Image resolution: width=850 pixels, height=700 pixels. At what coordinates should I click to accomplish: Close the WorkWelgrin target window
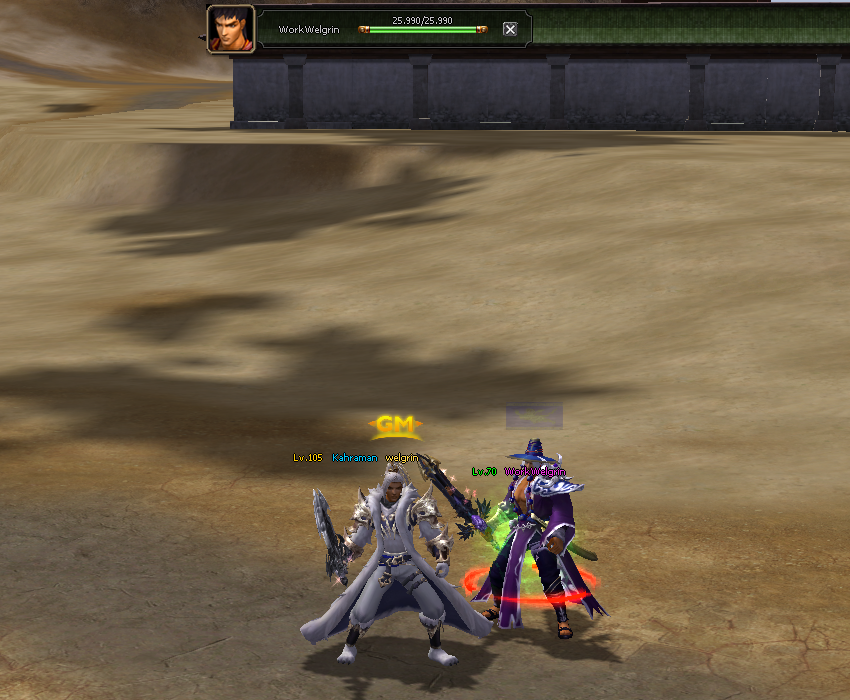510,29
